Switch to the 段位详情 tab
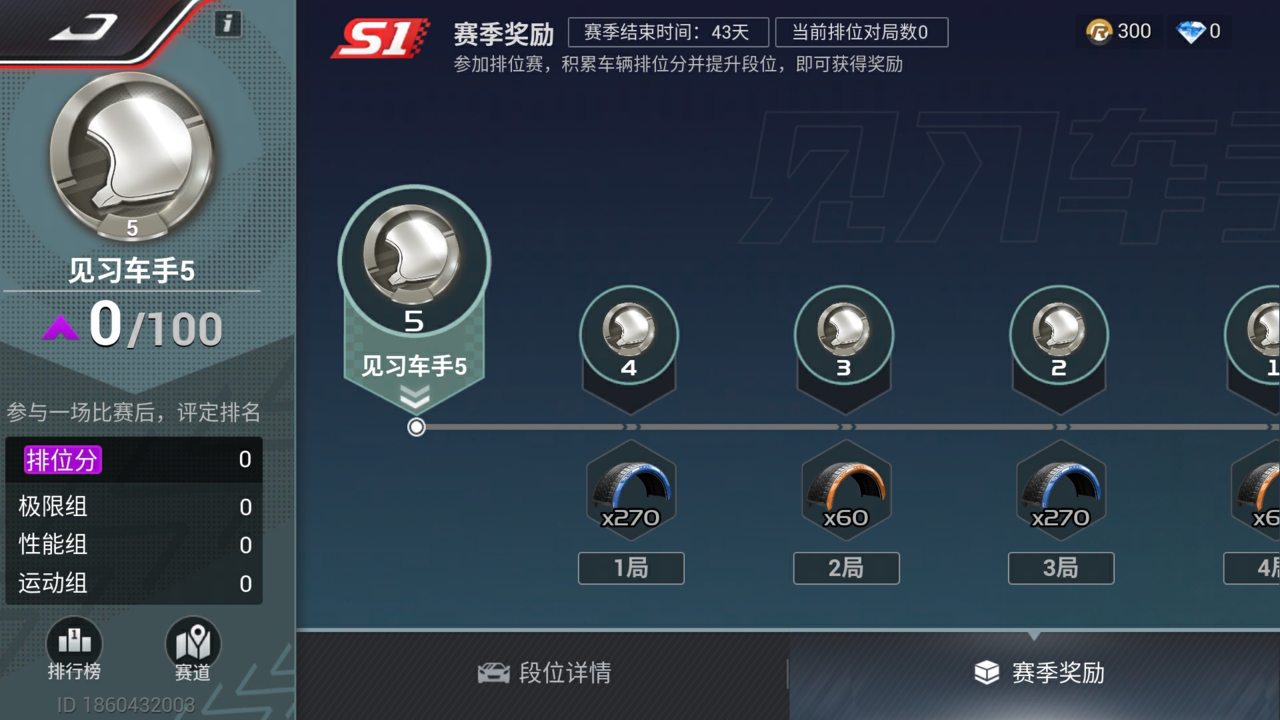The image size is (1280, 720). tap(544, 675)
